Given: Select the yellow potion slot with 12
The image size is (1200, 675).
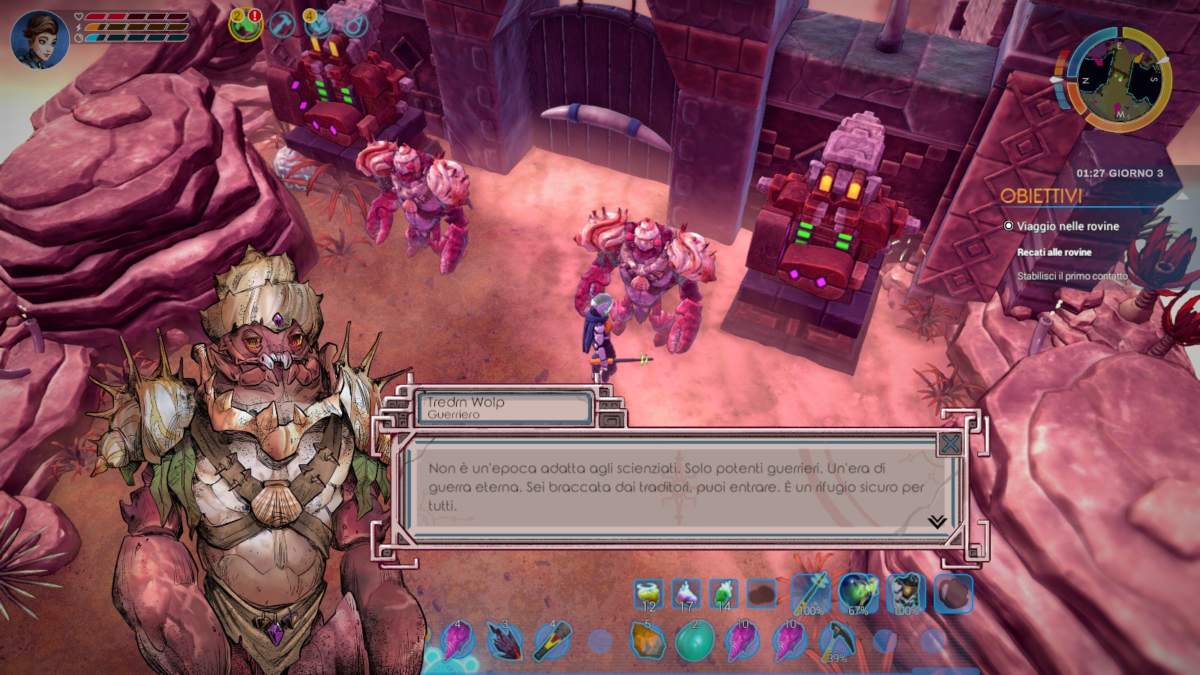Looking at the screenshot, I should coord(648,594).
